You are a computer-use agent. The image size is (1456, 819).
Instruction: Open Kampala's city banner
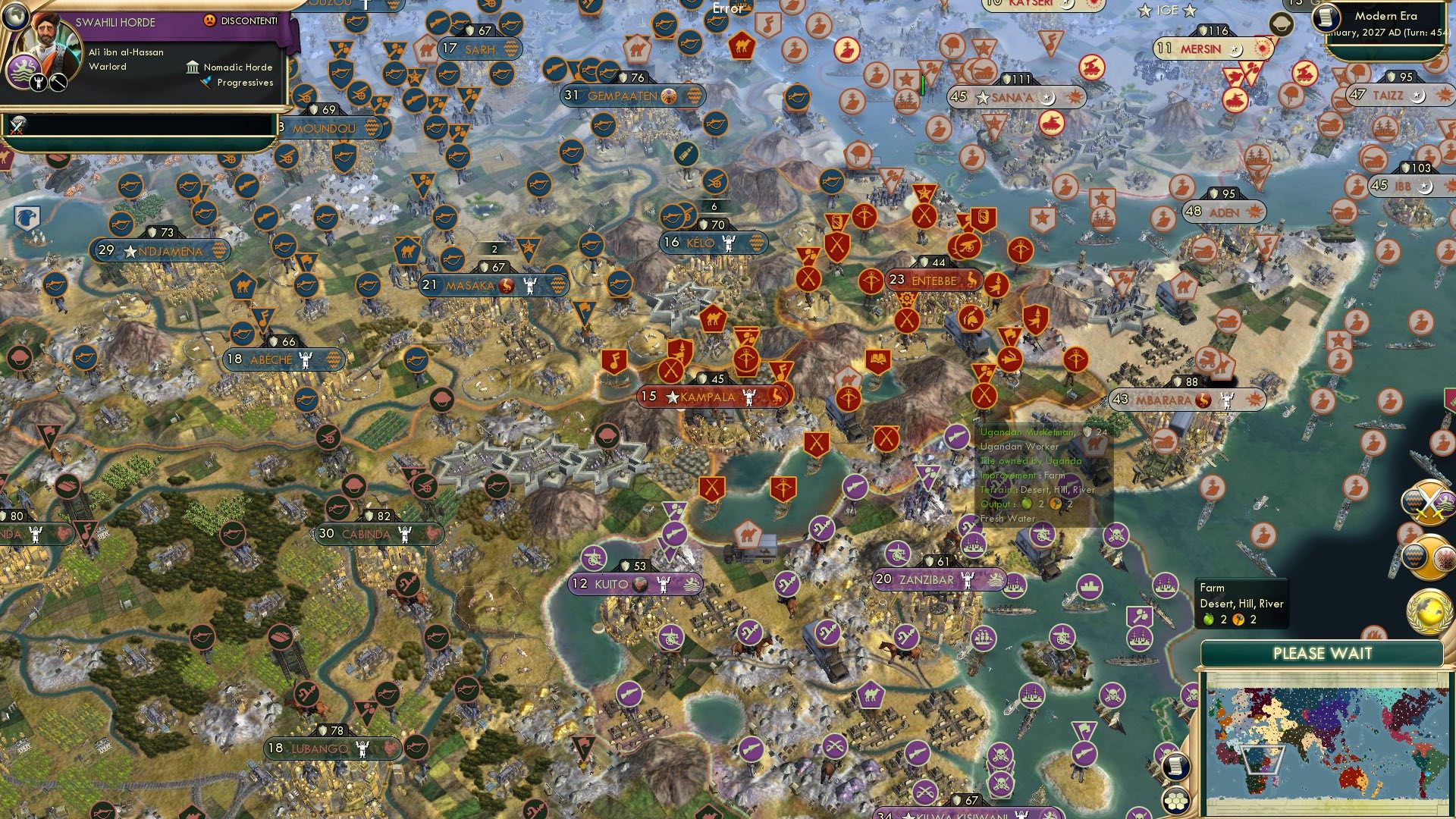[707, 396]
